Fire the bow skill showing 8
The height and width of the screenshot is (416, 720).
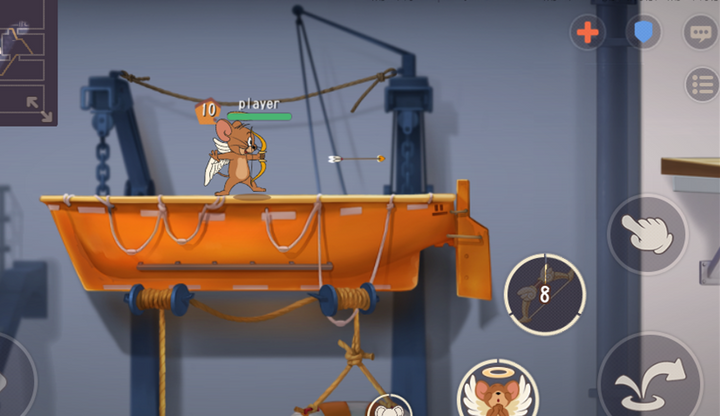tap(545, 293)
